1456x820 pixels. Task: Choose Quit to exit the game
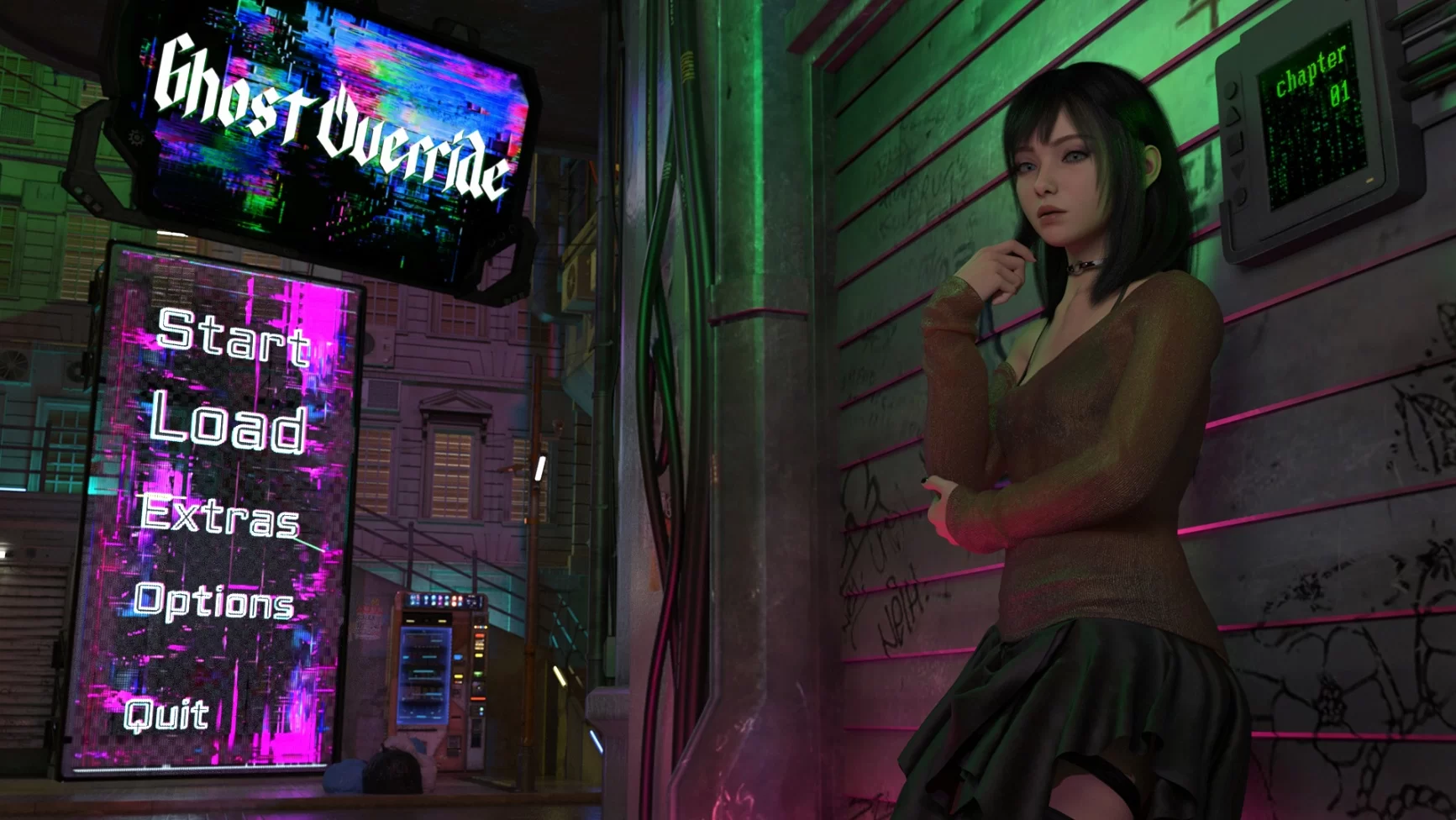pos(166,714)
